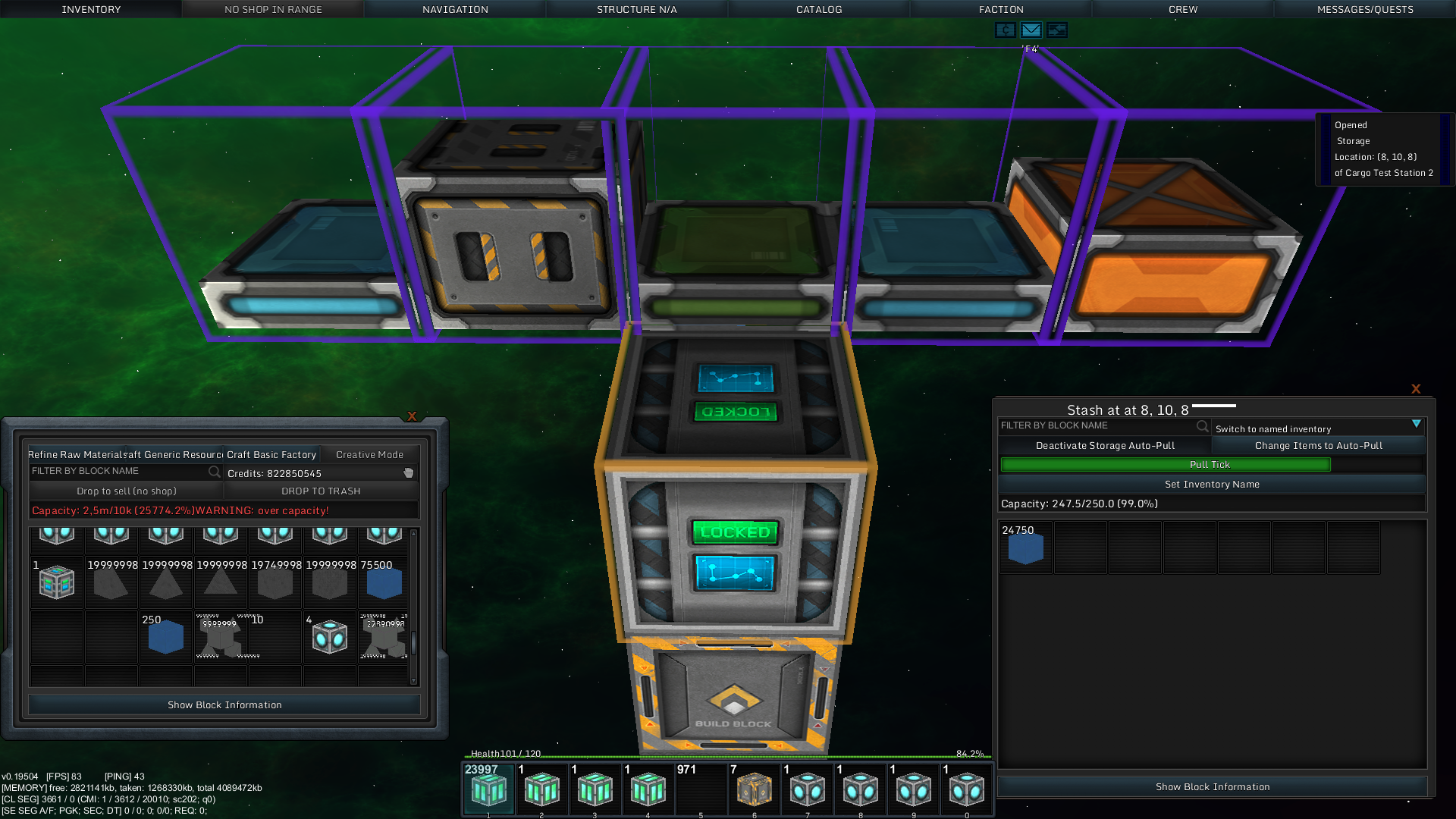Change Items to Auto-Pull
This screenshot has height=819, width=1456.
1318,445
